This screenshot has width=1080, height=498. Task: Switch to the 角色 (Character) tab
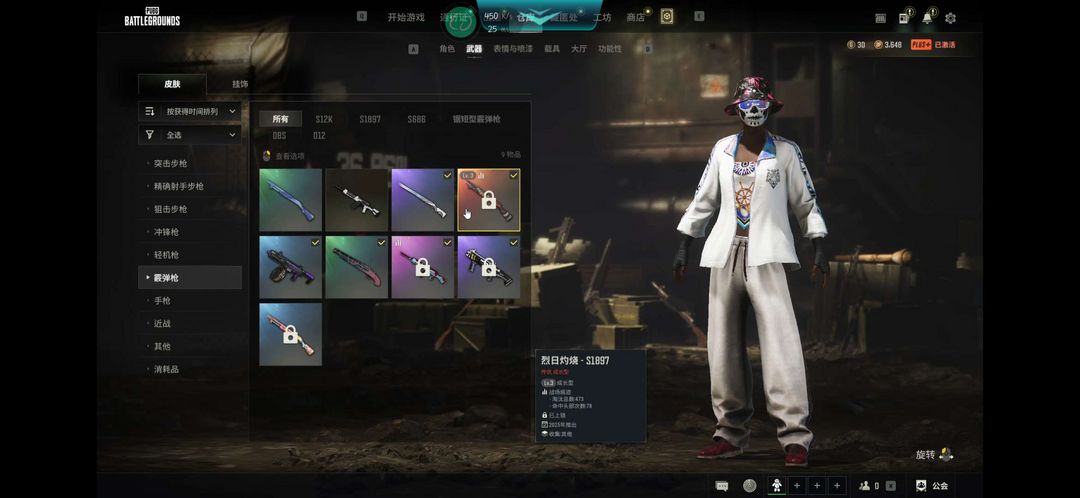pos(447,48)
